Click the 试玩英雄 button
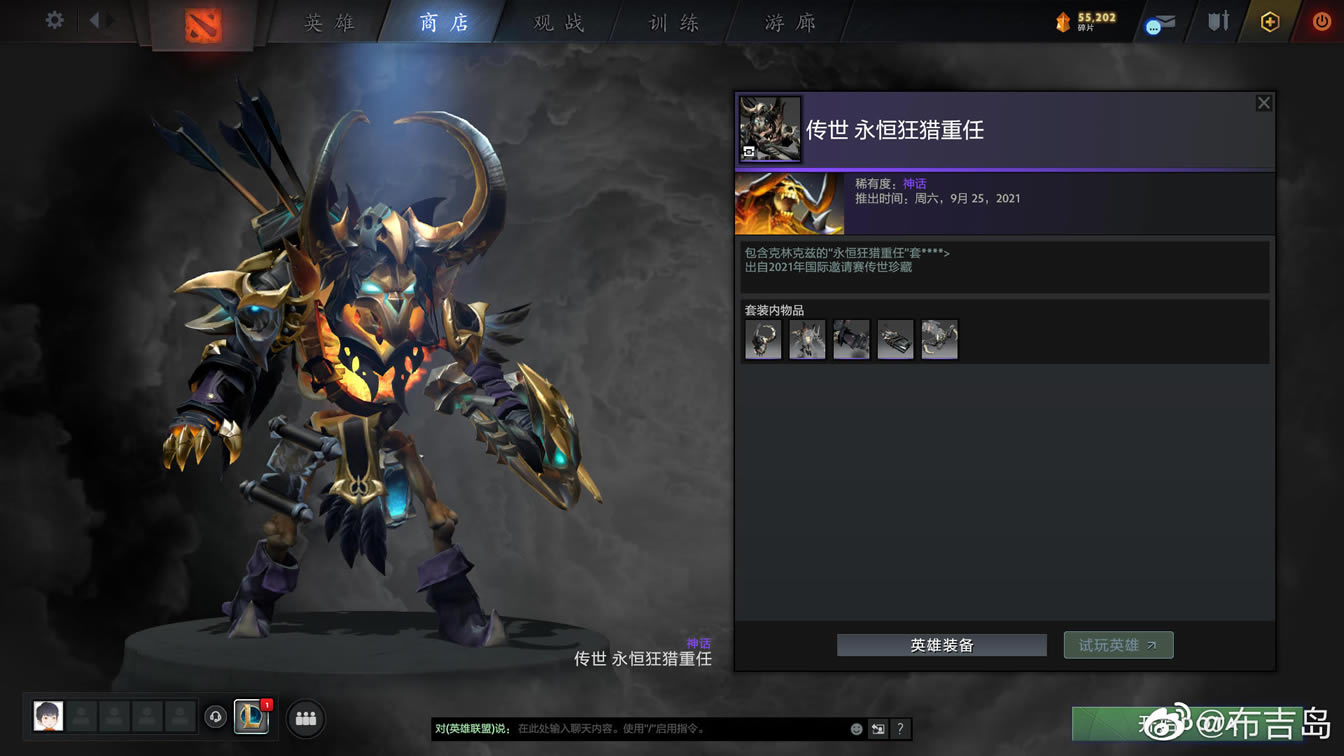 (1118, 645)
